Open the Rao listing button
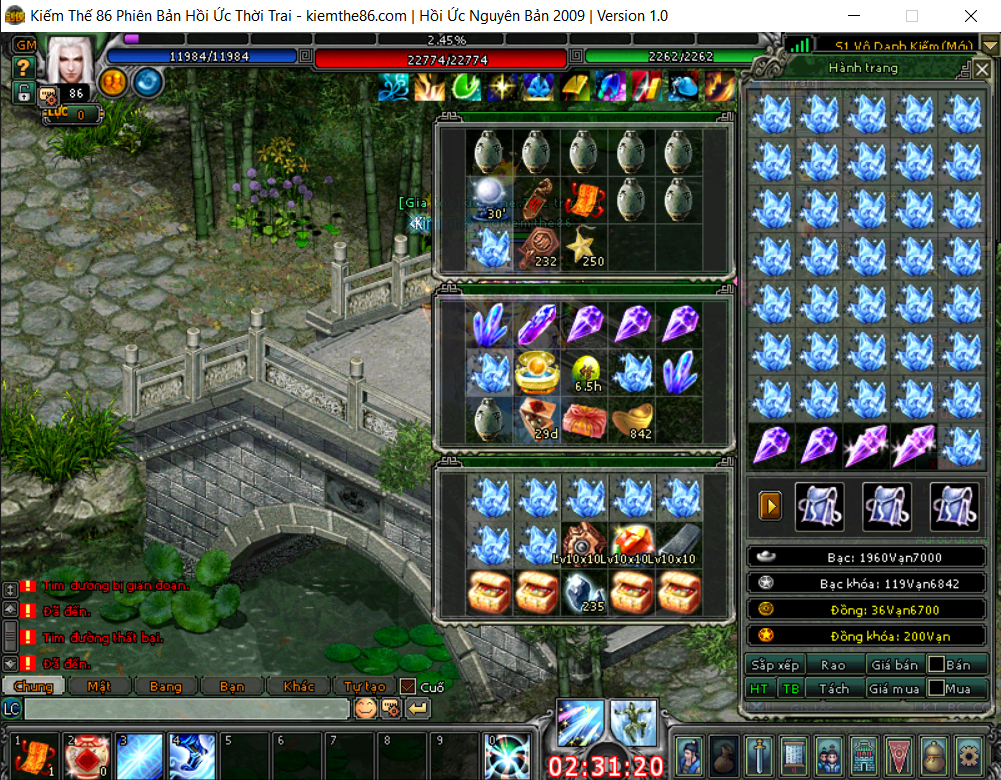 [x=832, y=665]
